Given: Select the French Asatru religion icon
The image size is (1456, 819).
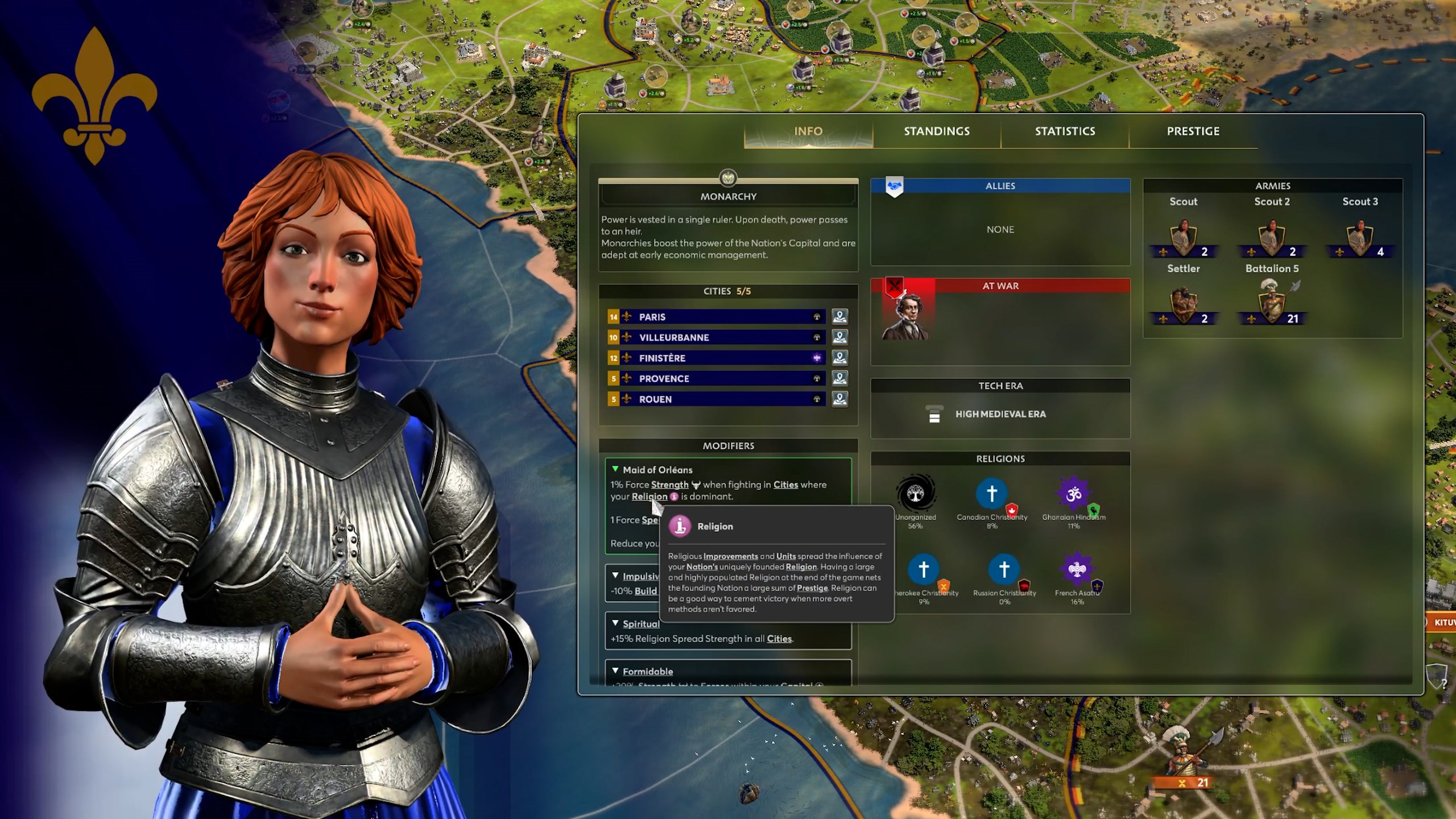Looking at the screenshot, I should point(1077,569).
